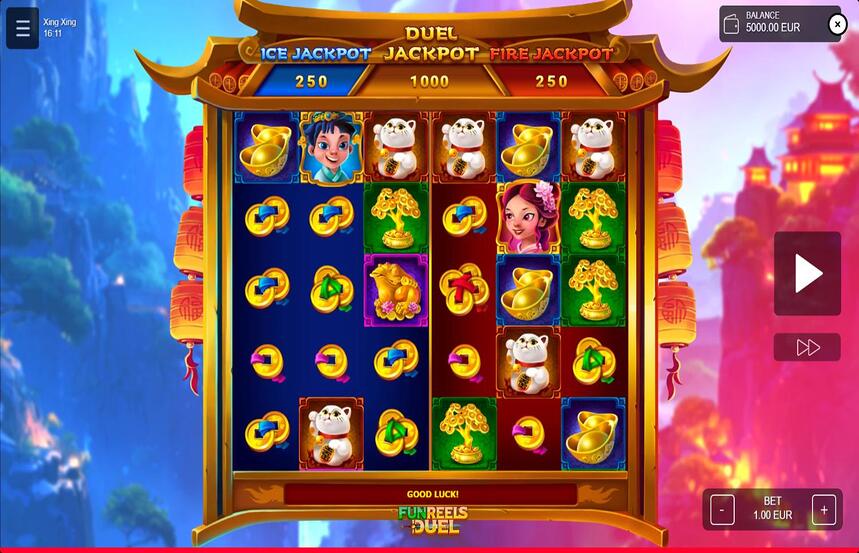Viewport: 859px width, 553px height.
Task: Click the wallet balance icon
Action: coord(733,24)
